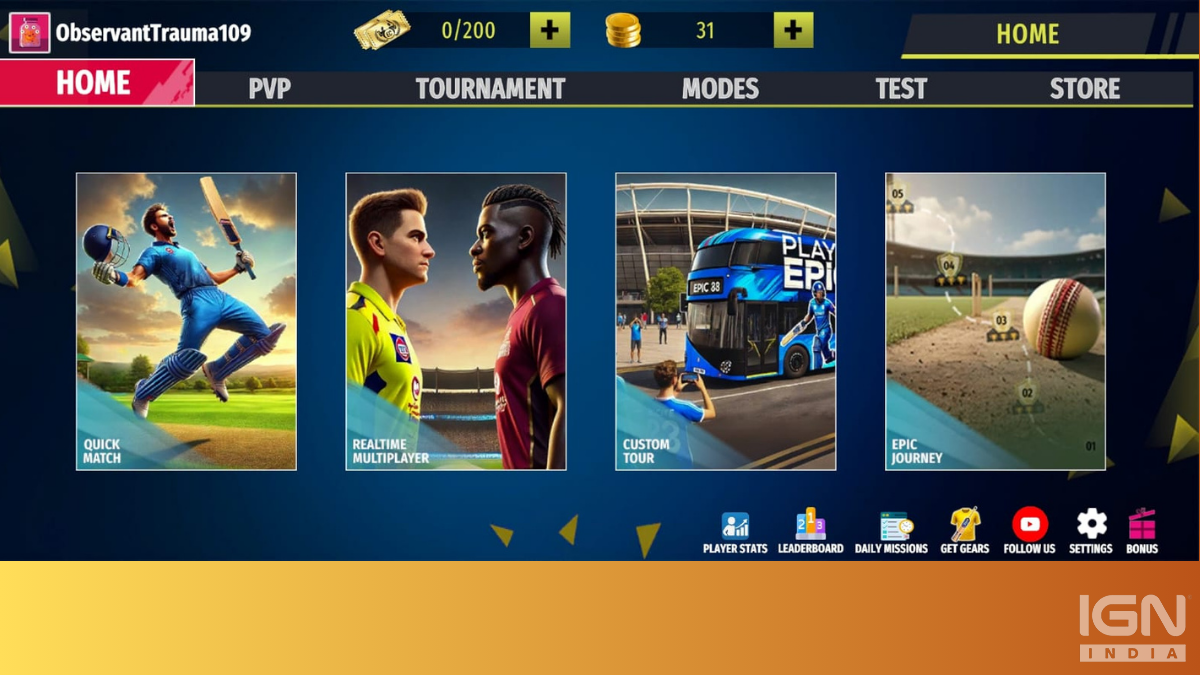Show the Leaderboard
This screenshot has height=675, width=1200.
tap(810, 532)
